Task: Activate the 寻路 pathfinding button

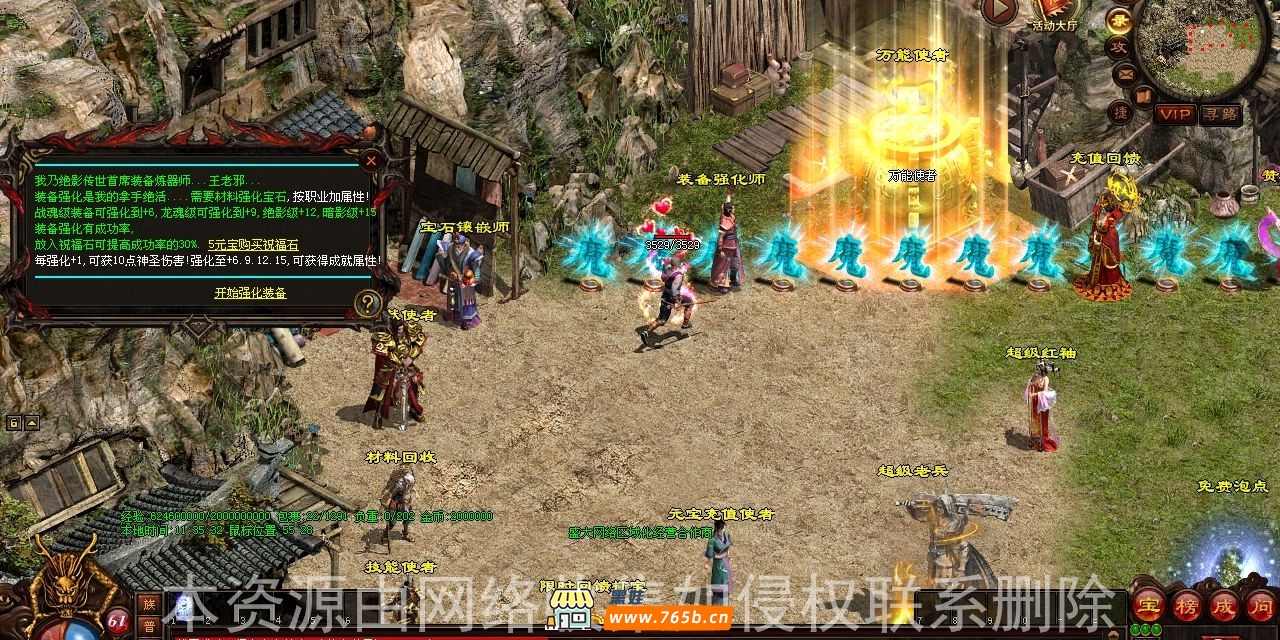Action: click(x=1220, y=114)
